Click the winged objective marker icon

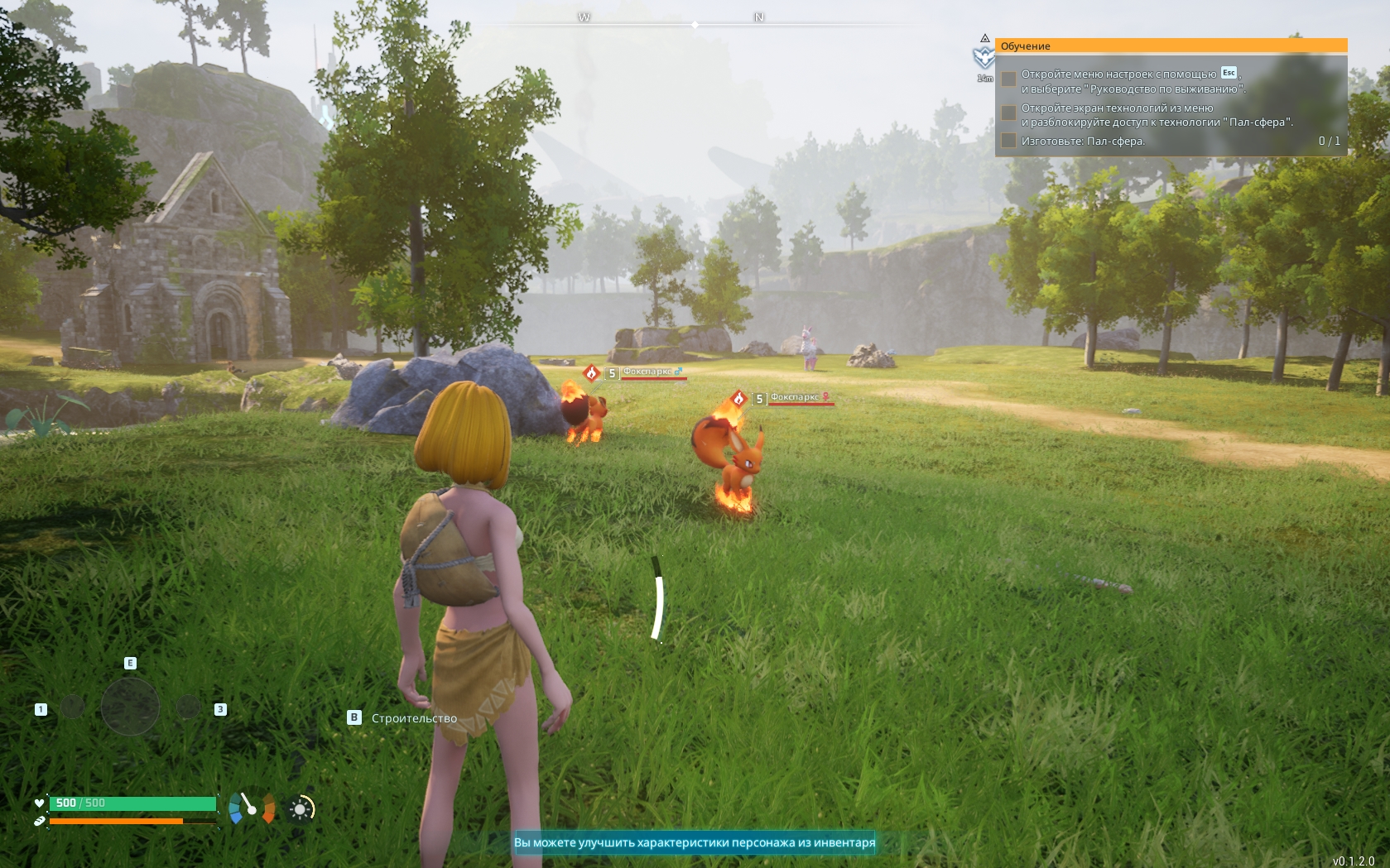click(x=984, y=57)
